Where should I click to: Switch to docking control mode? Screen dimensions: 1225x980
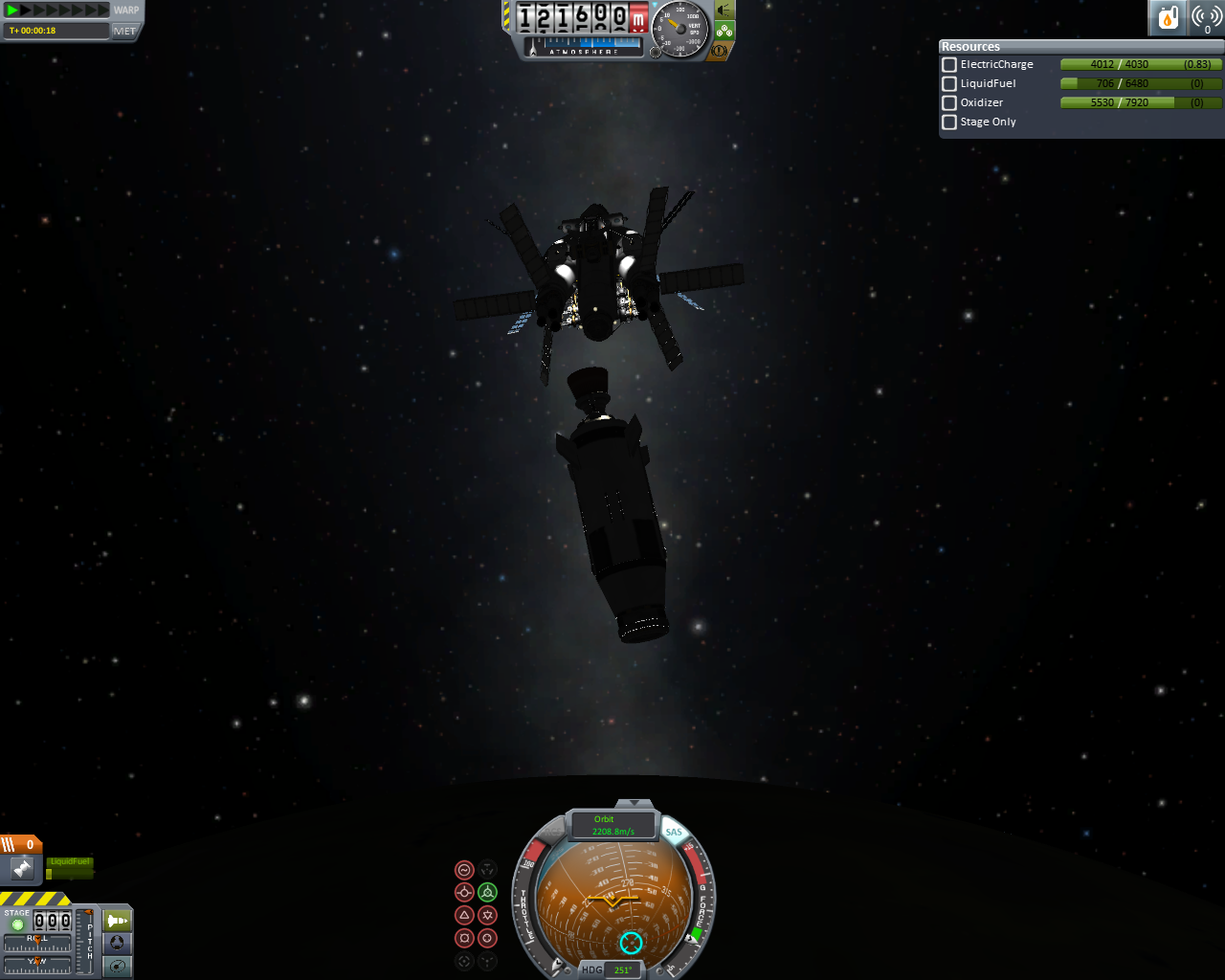(118, 944)
